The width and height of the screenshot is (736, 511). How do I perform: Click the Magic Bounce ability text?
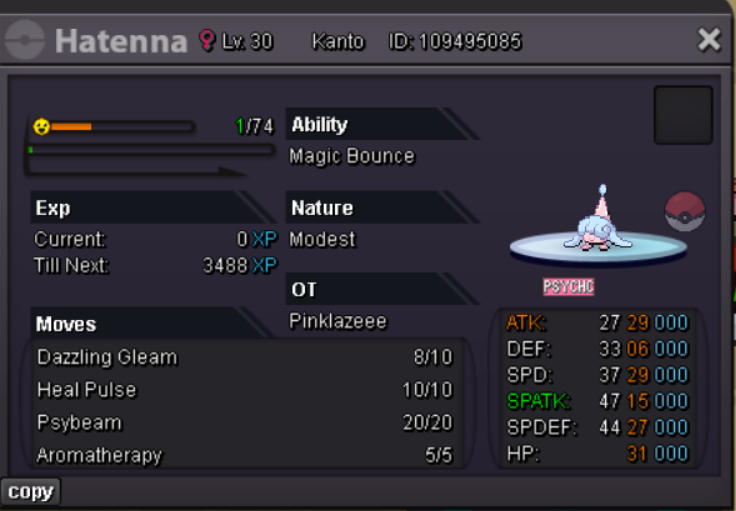(x=351, y=156)
